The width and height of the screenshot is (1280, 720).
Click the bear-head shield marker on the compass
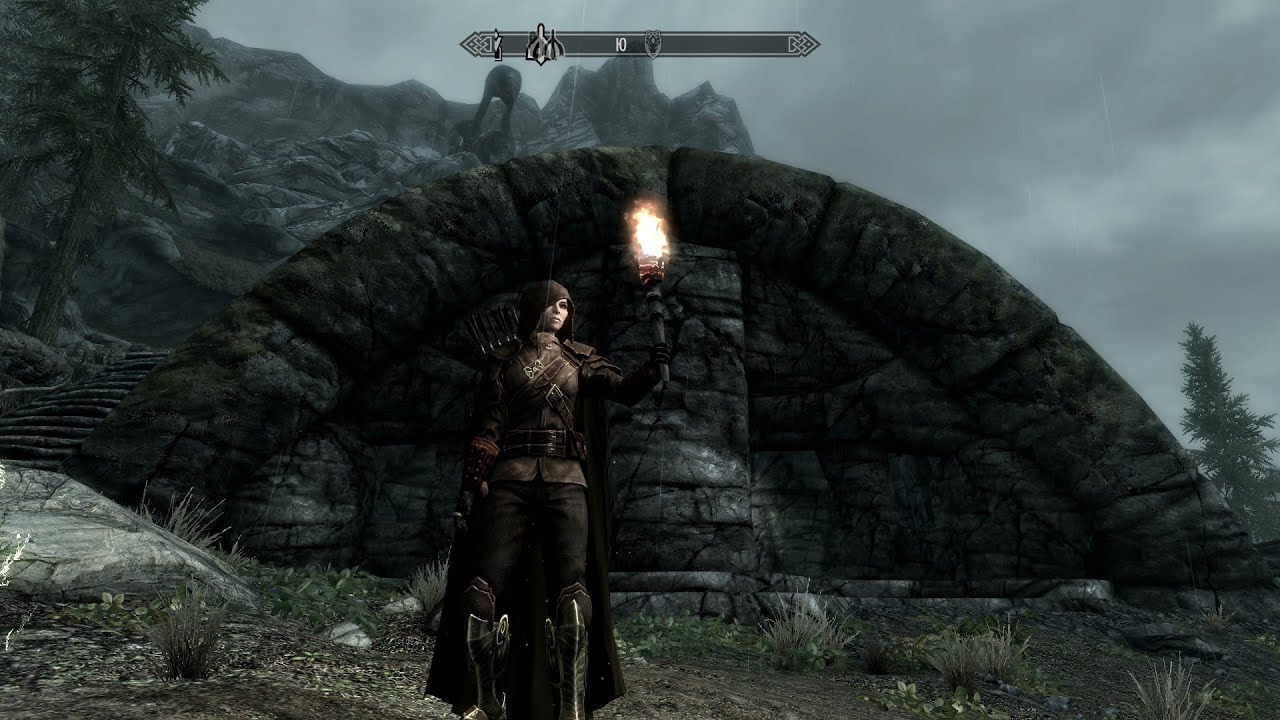(x=652, y=44)
